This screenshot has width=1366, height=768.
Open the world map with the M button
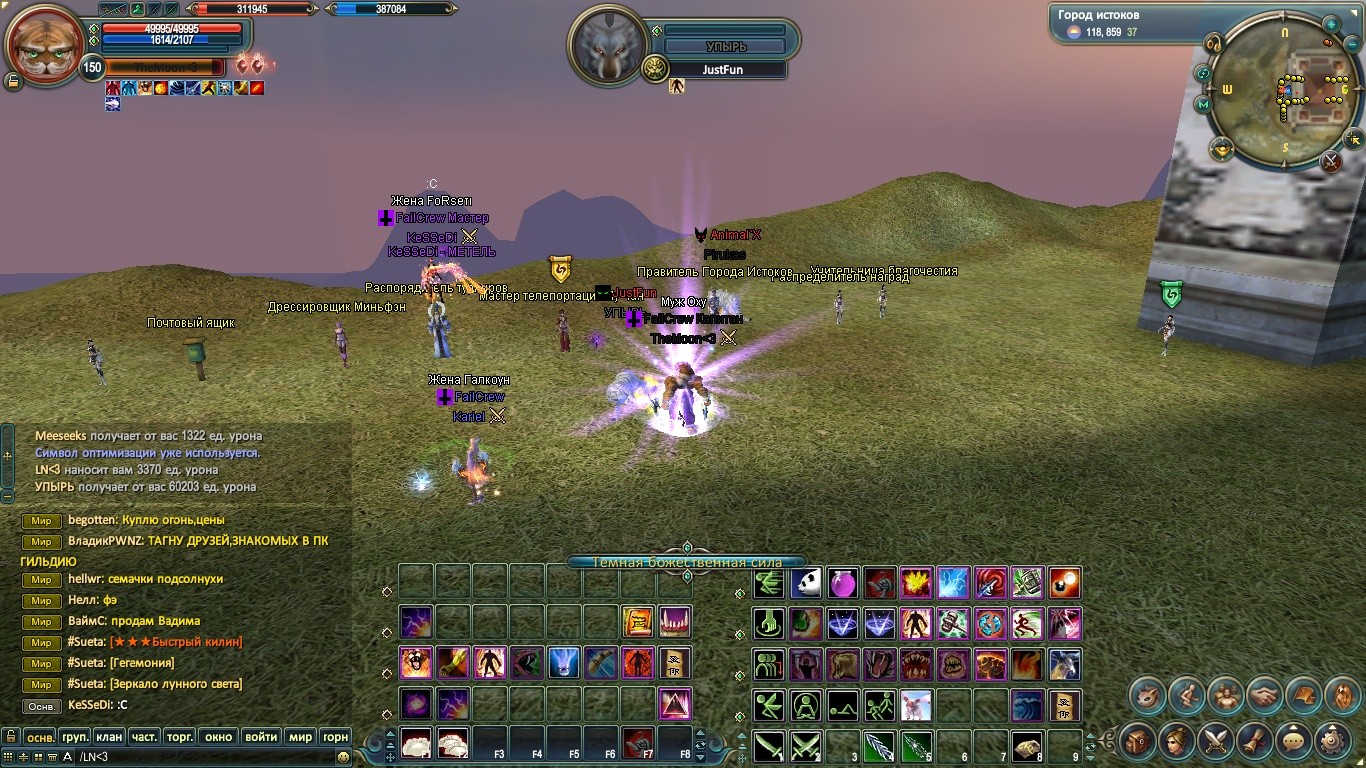pos(1203,104)
